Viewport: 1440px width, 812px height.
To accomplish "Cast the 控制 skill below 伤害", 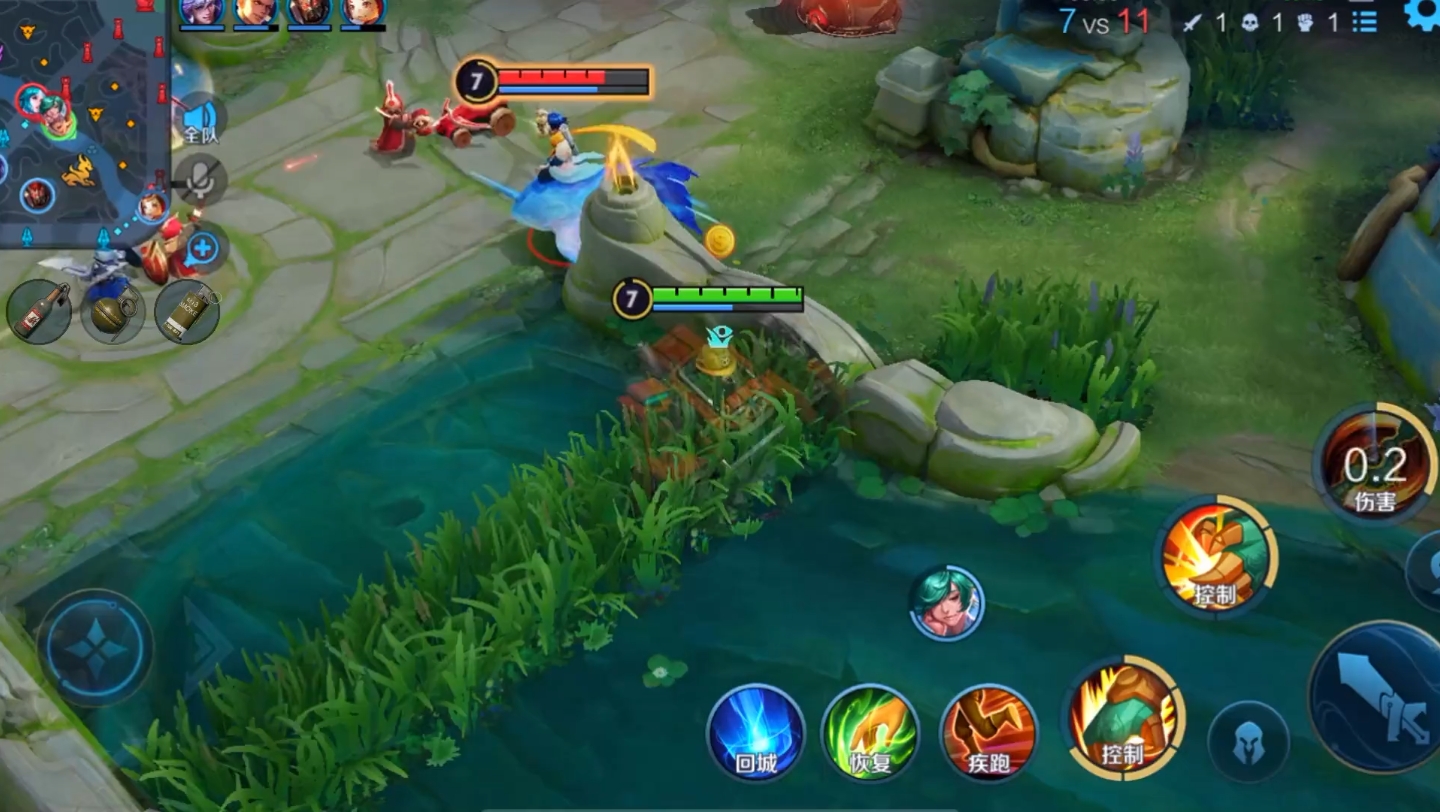I will [x=1216, y=558].
